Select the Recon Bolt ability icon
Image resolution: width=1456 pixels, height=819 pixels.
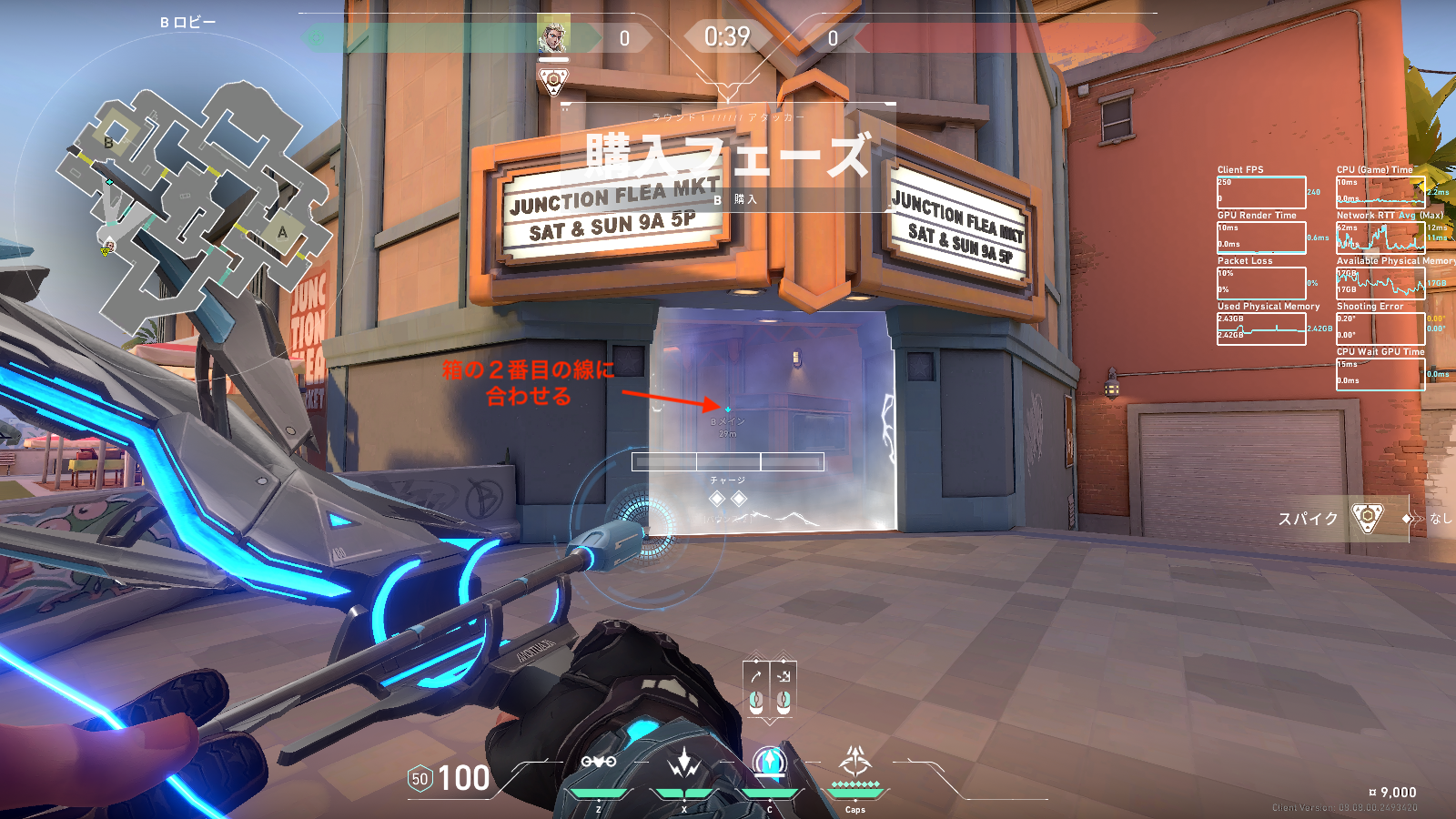[770, 762]
